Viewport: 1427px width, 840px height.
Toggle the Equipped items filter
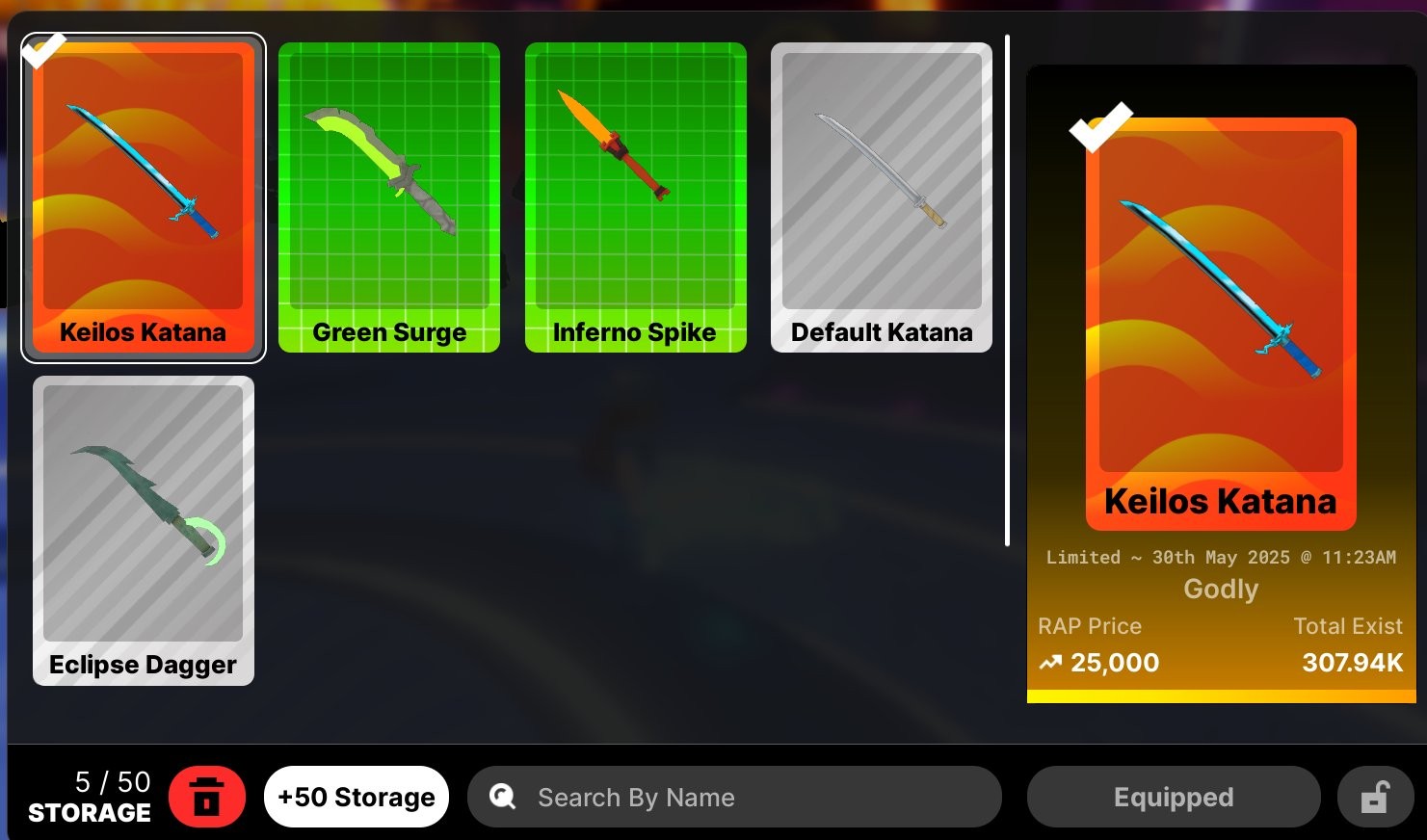point(1173,797)
